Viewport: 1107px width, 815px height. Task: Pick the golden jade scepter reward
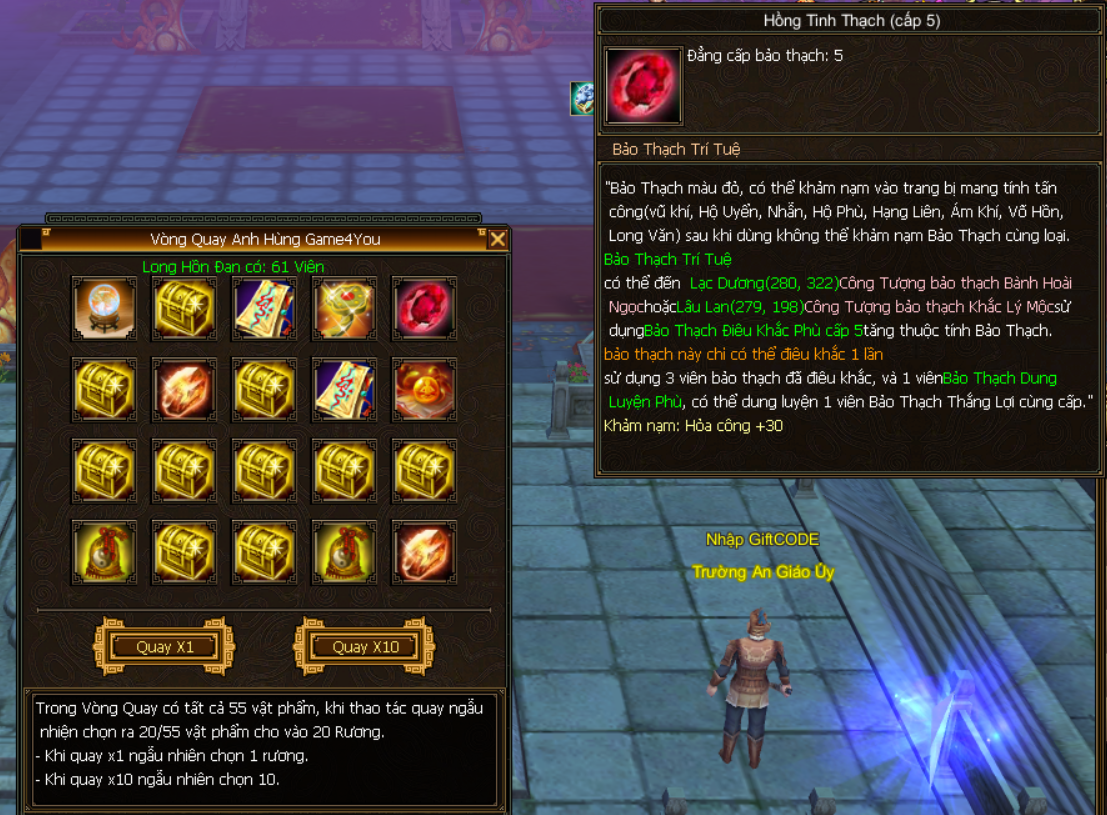[x=344, y=309]
